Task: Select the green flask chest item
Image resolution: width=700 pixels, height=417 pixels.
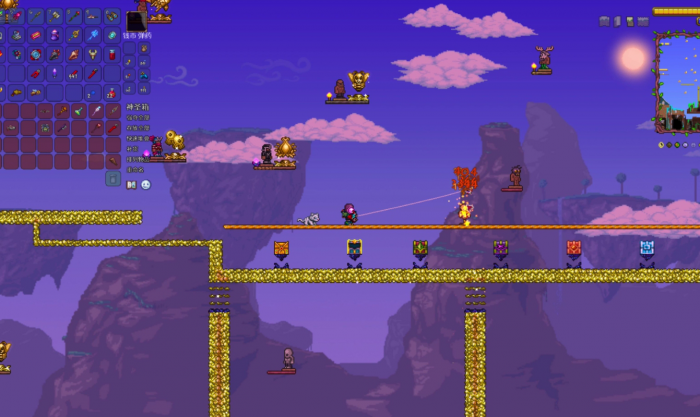Action: click(79, 111)
